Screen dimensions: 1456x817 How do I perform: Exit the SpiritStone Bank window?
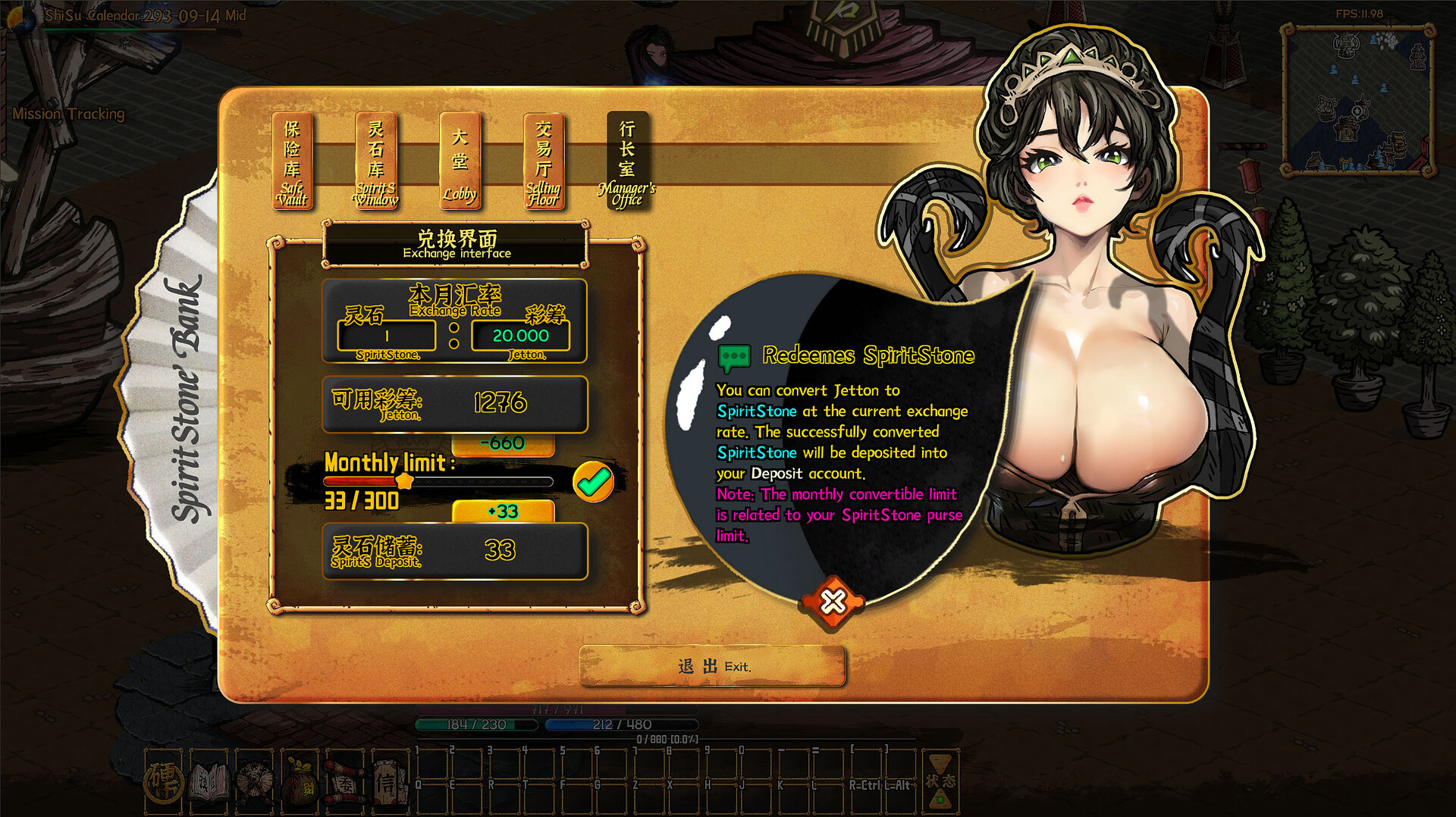(712, 666)
